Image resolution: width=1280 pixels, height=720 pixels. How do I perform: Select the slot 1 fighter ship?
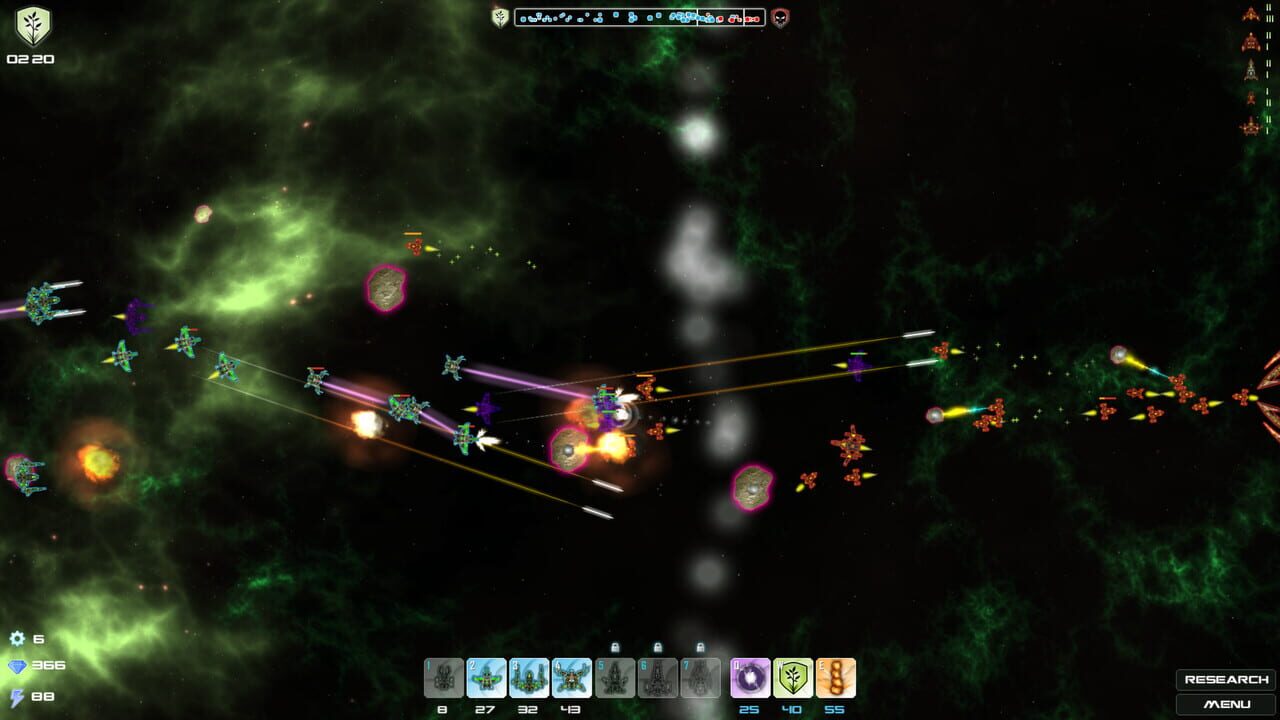coord(441,678)
